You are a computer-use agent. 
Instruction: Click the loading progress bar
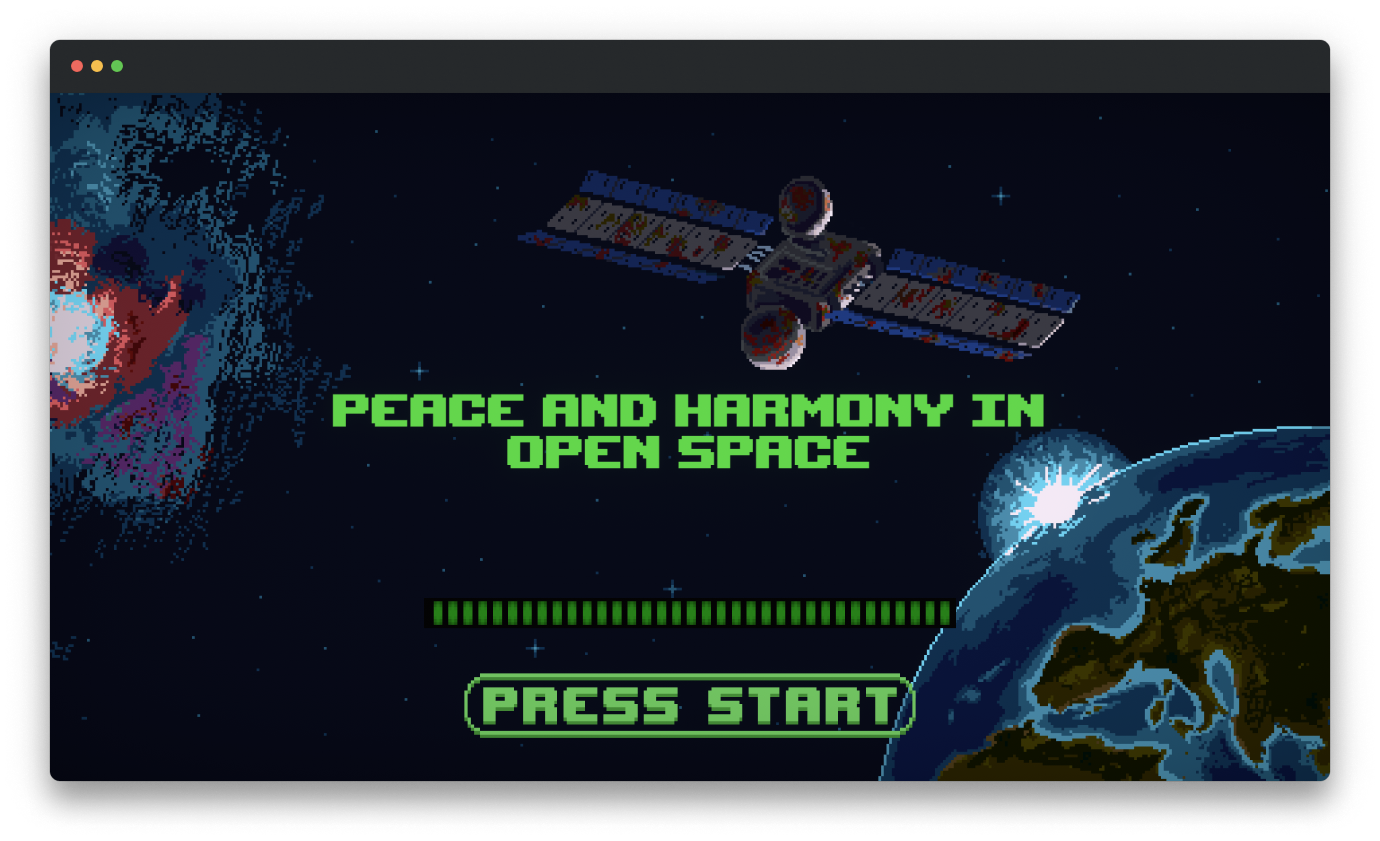[x=690, y=613]
